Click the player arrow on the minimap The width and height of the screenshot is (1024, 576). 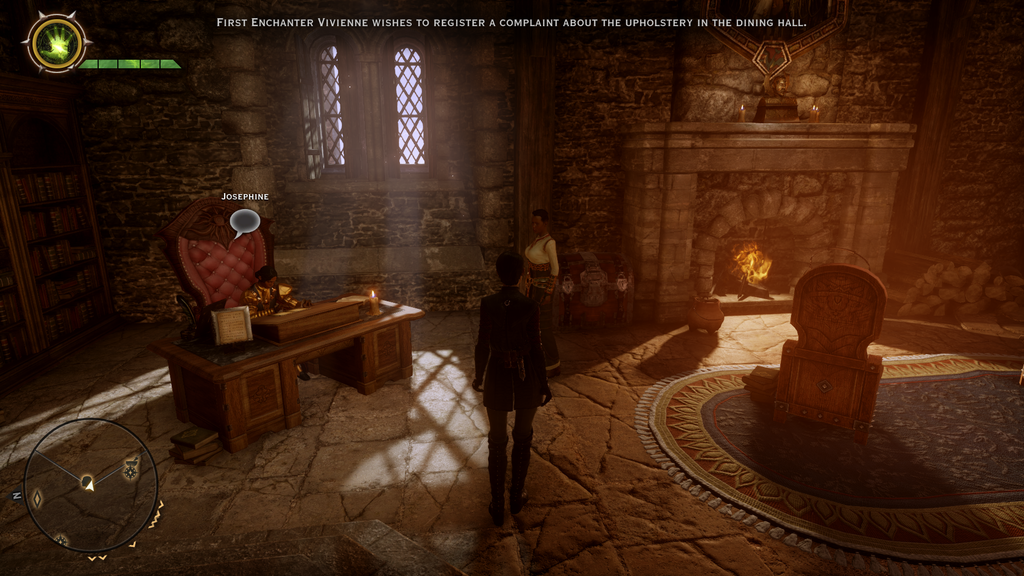pyautogui.click(x=88, y=483)
